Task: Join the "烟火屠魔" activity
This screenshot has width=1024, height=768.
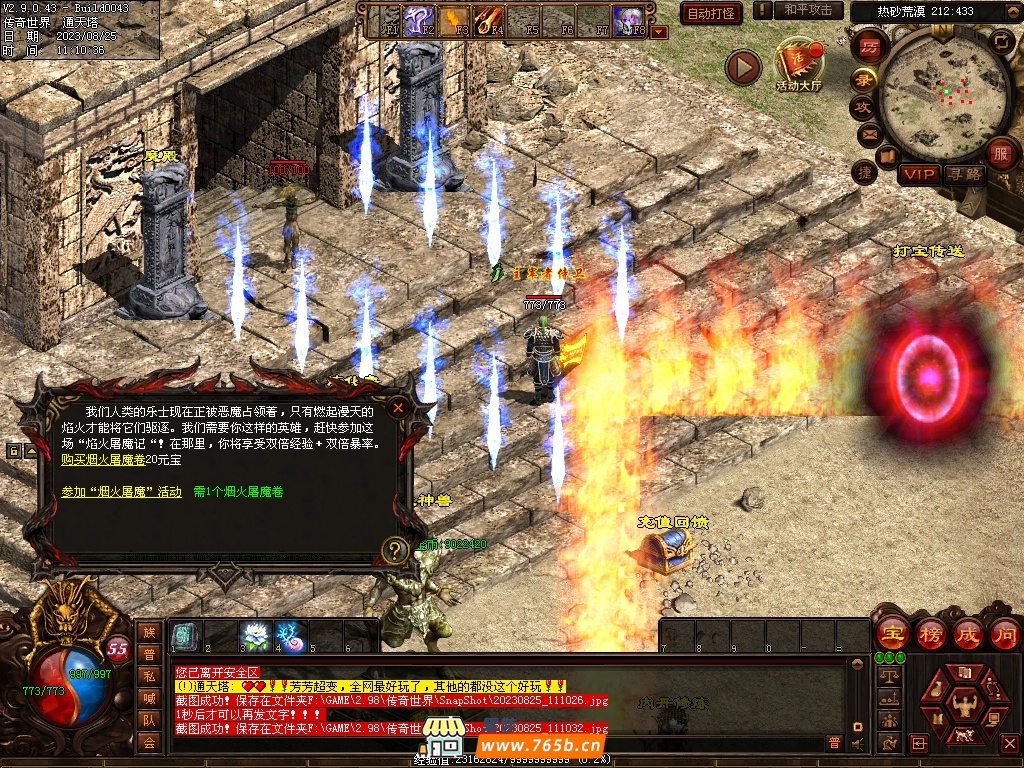Action: [x=121, y=492]
